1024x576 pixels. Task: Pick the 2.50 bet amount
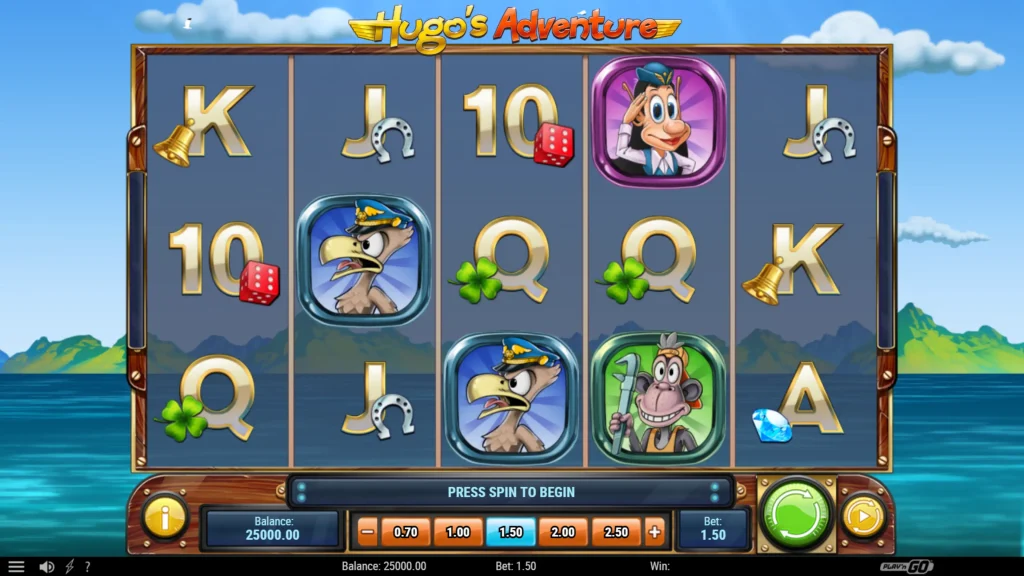point(615,532)
